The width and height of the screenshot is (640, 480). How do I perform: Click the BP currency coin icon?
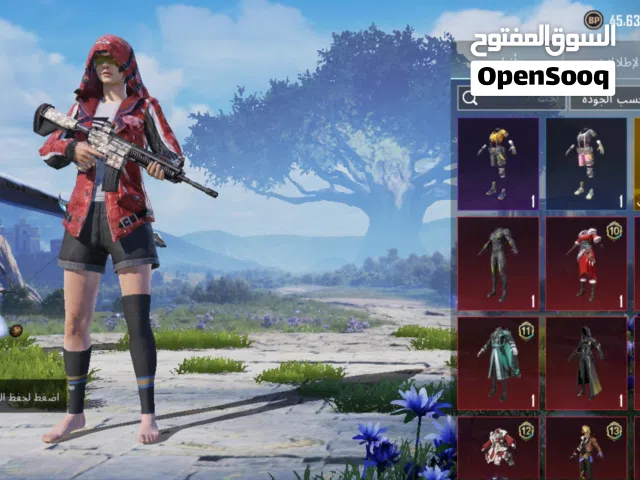[593, 18]
